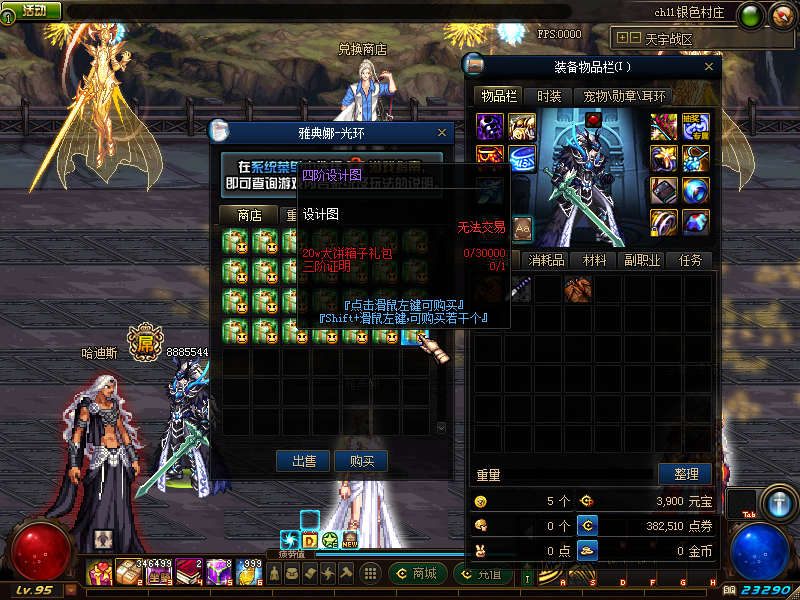This screenshot has width=800, height=600.
Task: Open the 商城 cash shop
Action: pos(417,573)
